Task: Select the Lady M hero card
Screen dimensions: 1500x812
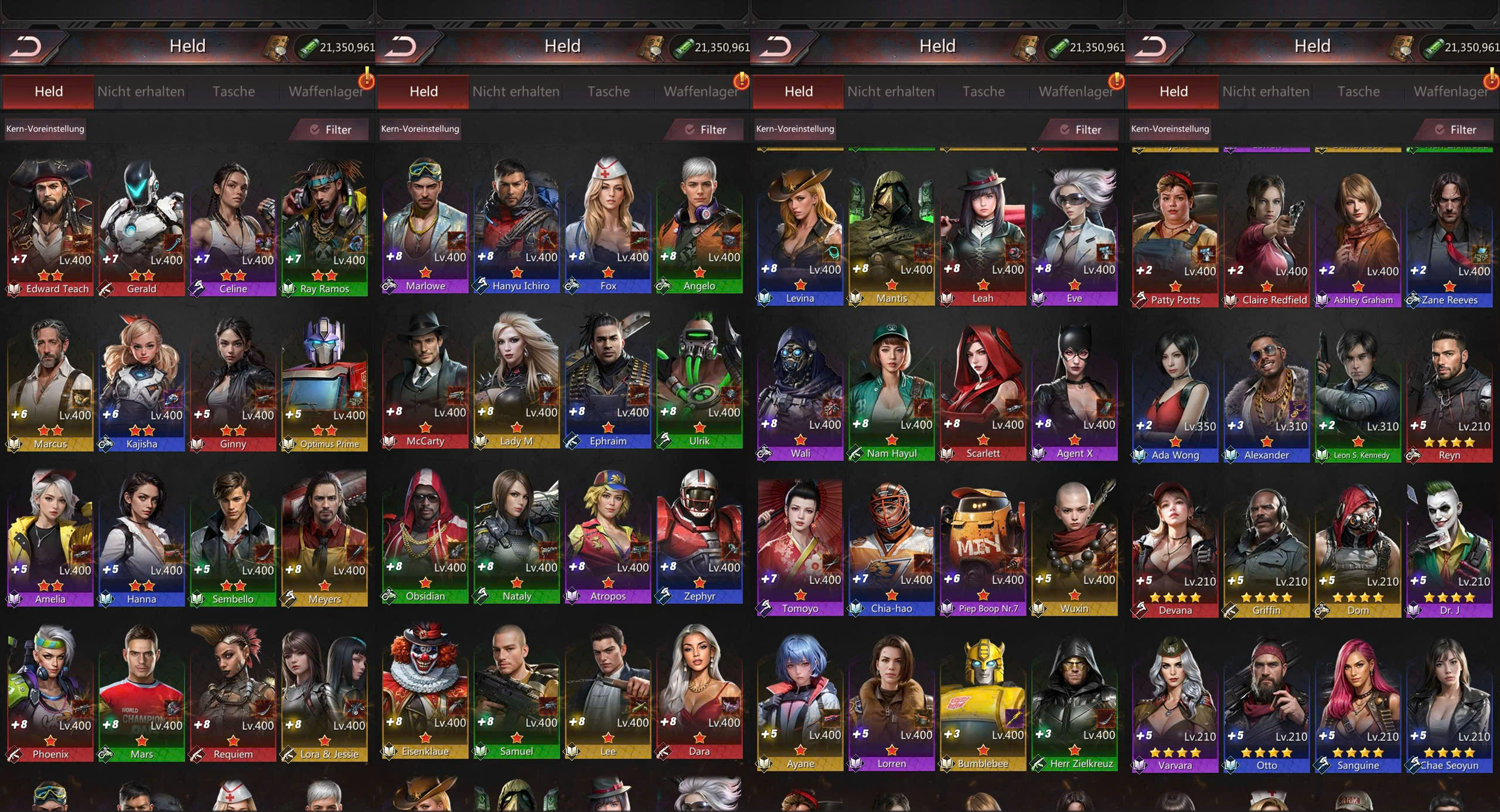Action: [x=516, y=381]
